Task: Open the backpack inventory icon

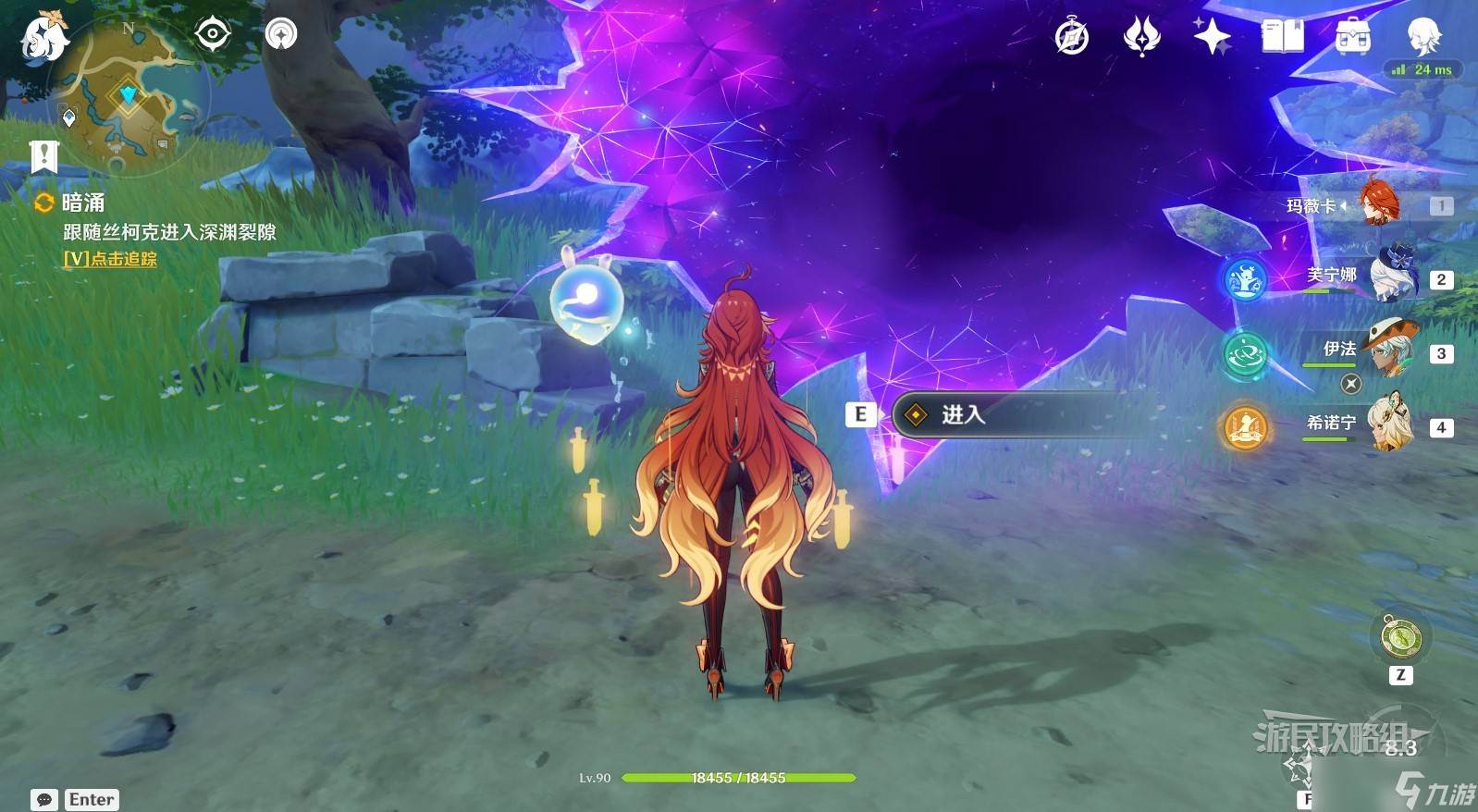Action: click(x=1352, y=37)
